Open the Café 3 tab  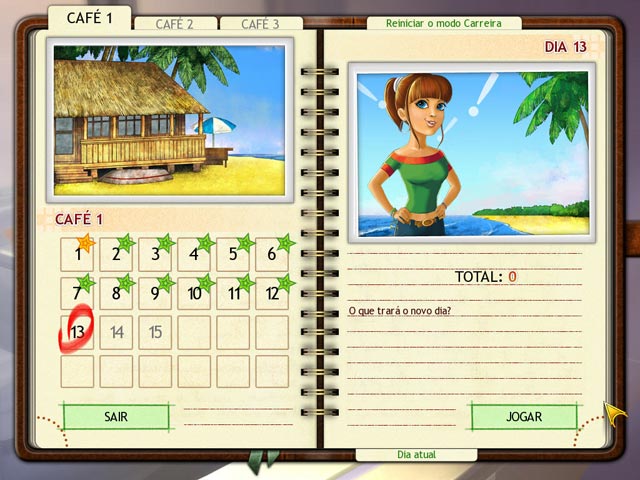[261, 24]
